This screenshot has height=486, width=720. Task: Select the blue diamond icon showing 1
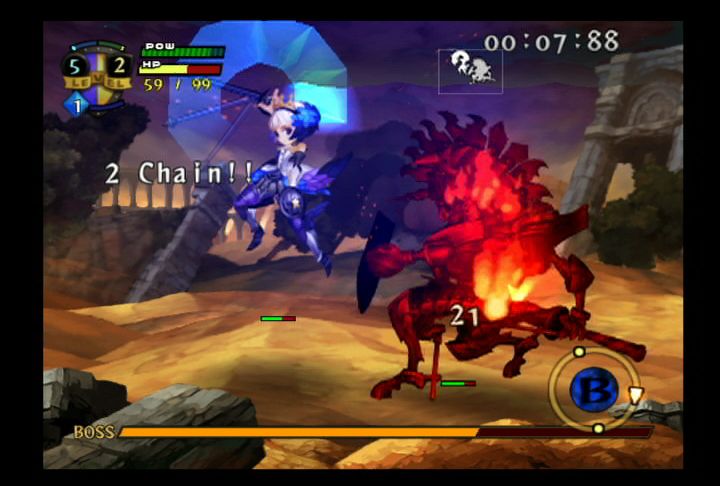pyautogui.click(x=77, y=103)
